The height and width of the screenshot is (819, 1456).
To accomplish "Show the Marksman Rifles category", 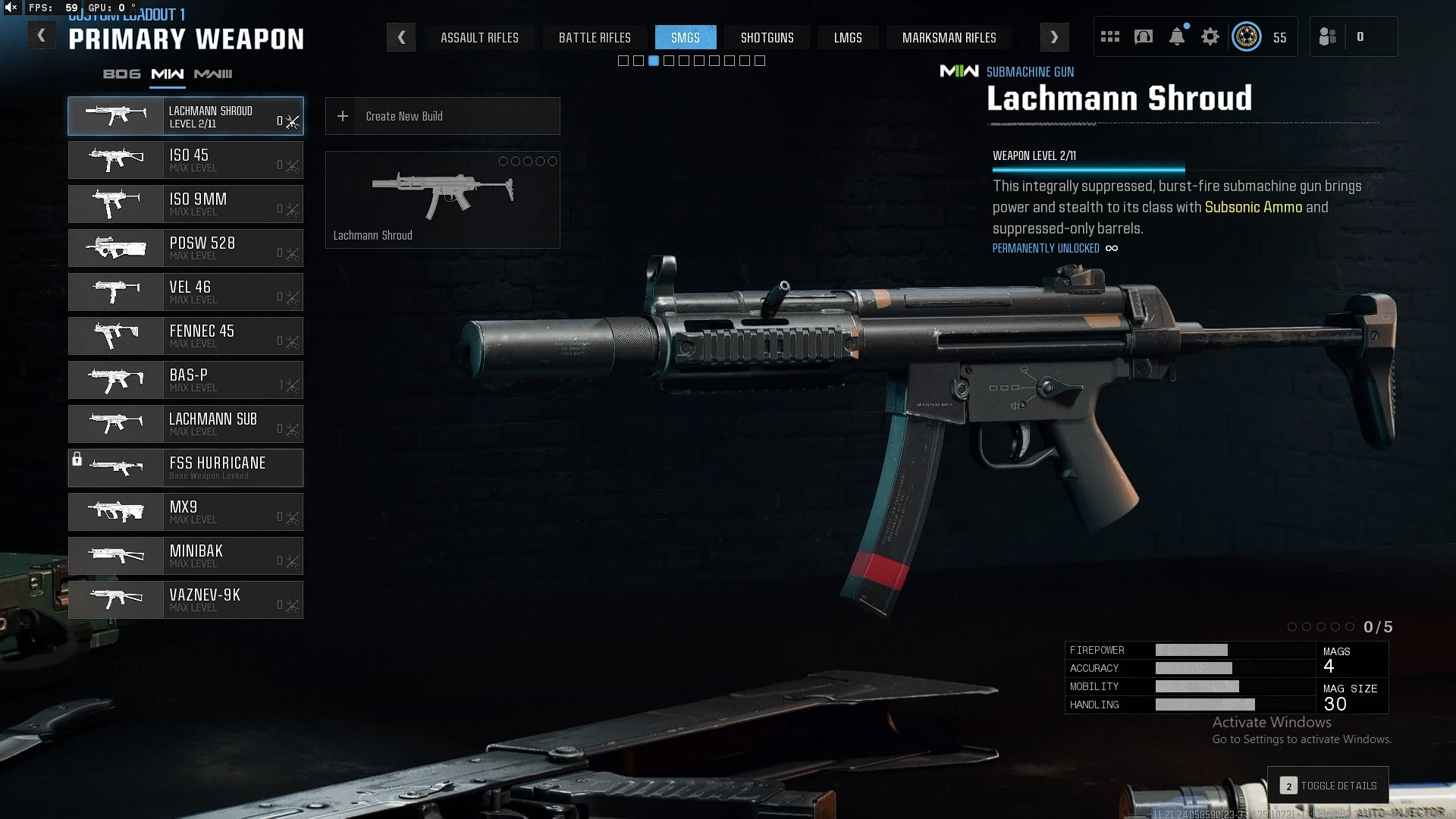I will point(949,37).
